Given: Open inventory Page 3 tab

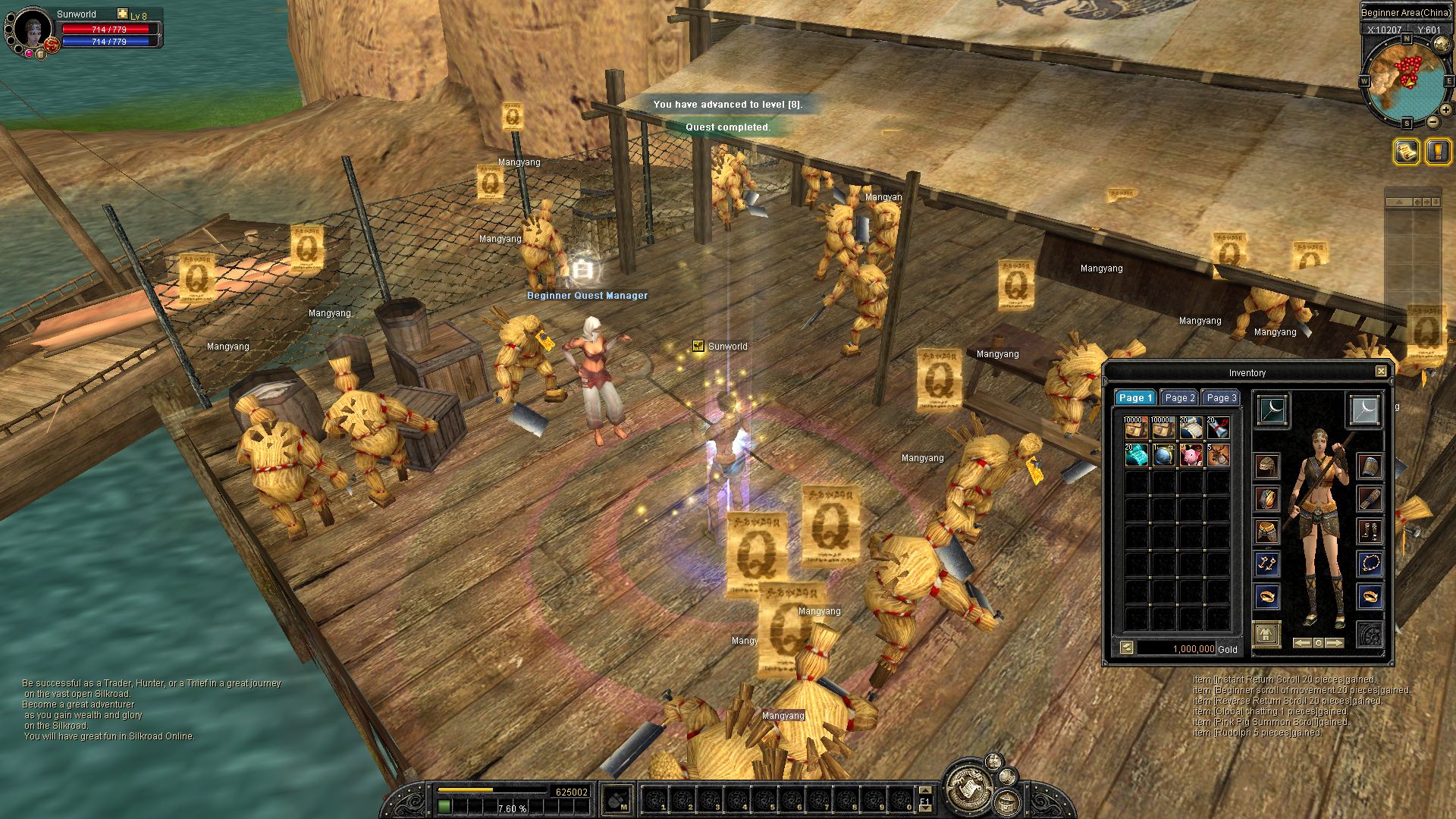Looking at the screenshot, I should [1221, 397].
